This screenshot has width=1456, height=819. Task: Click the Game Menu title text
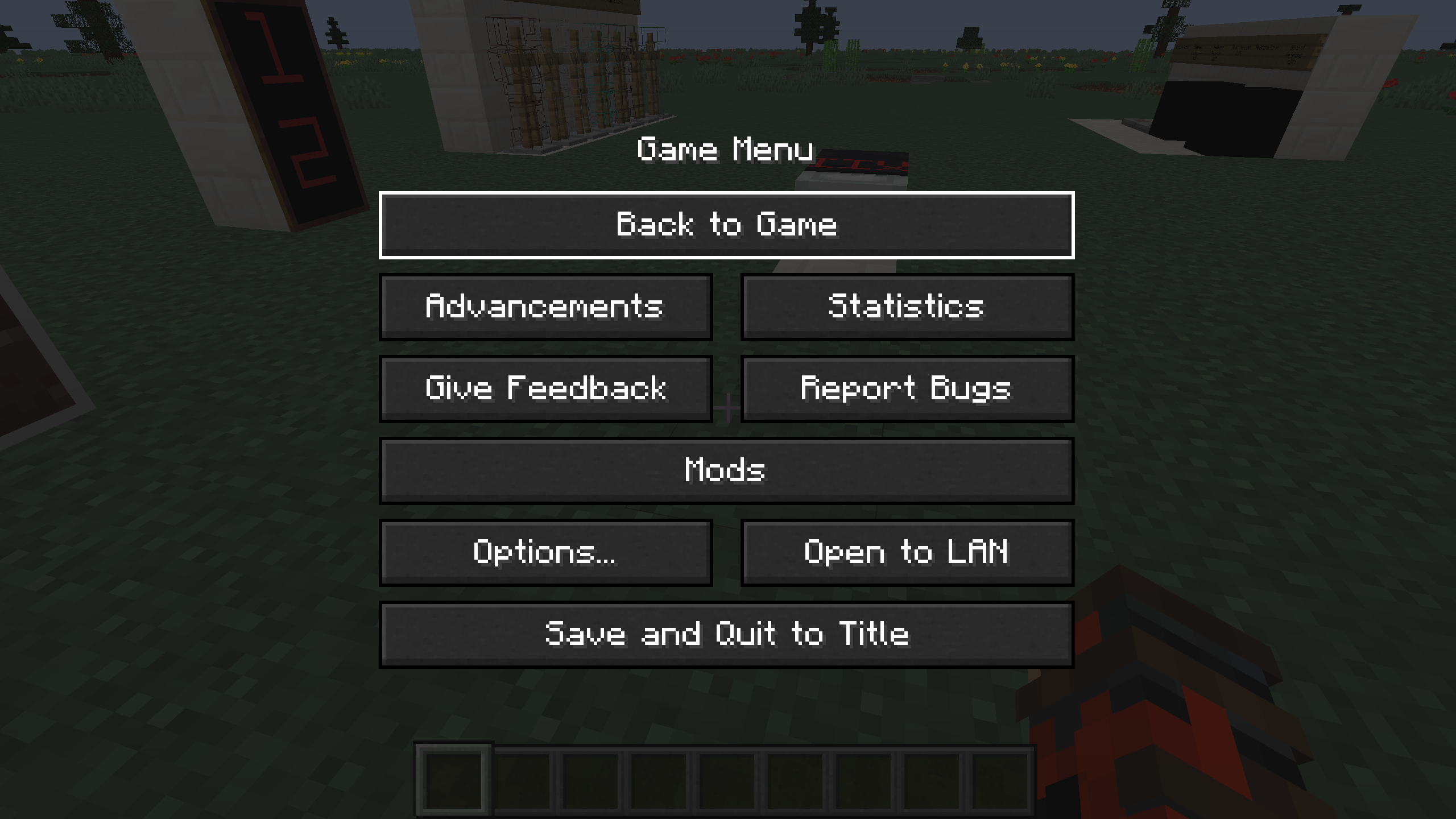coord(727,150)
